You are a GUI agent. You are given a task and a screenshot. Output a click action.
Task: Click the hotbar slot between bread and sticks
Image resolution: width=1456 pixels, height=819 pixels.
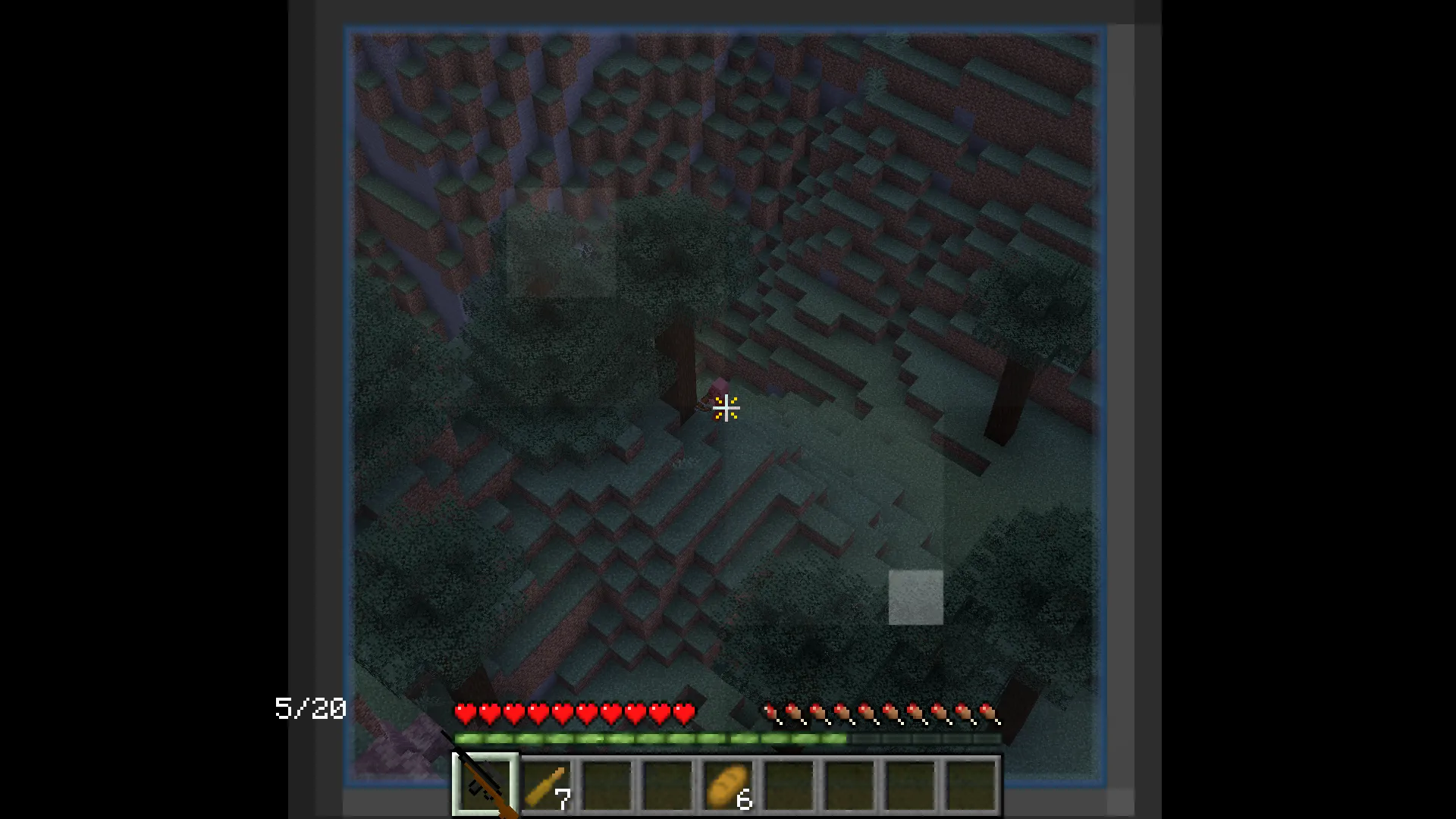point(667,785)
